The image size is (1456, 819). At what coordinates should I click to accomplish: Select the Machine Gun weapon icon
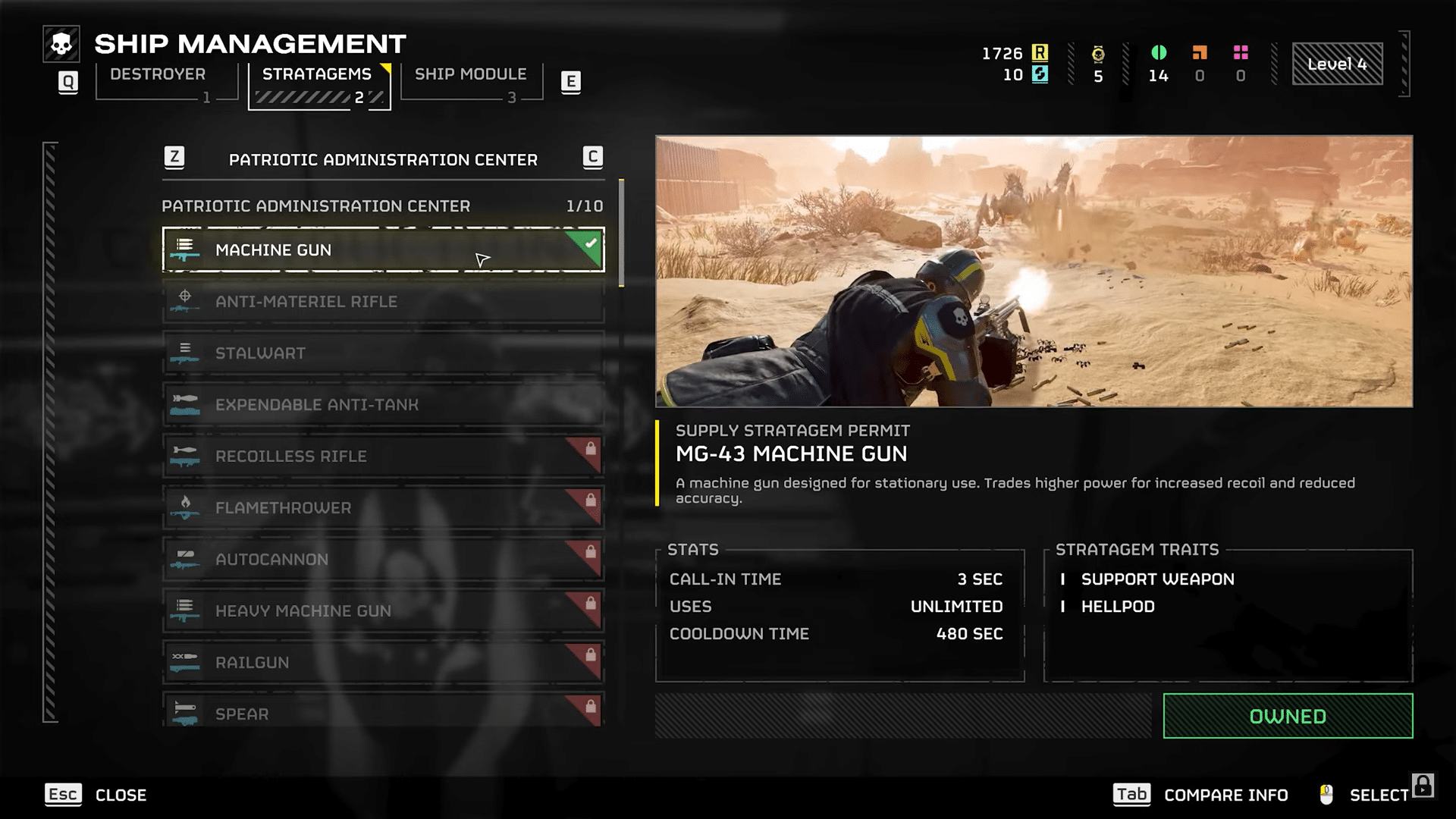185,250
